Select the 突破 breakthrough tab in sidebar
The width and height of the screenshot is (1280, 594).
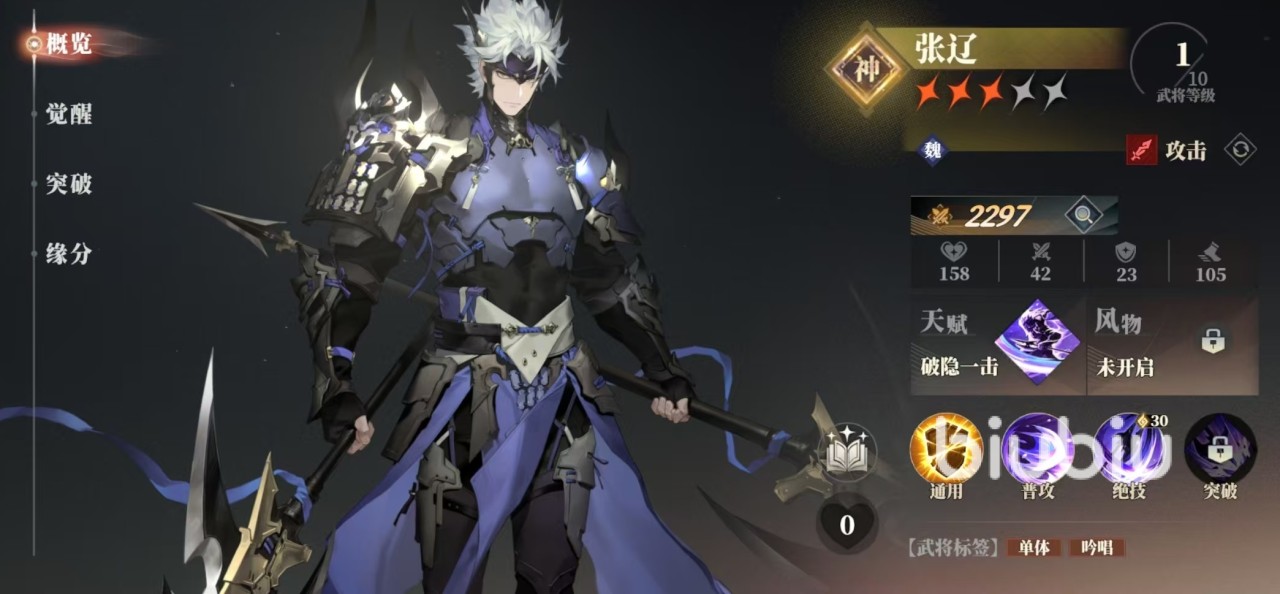(x=68, y=184)
